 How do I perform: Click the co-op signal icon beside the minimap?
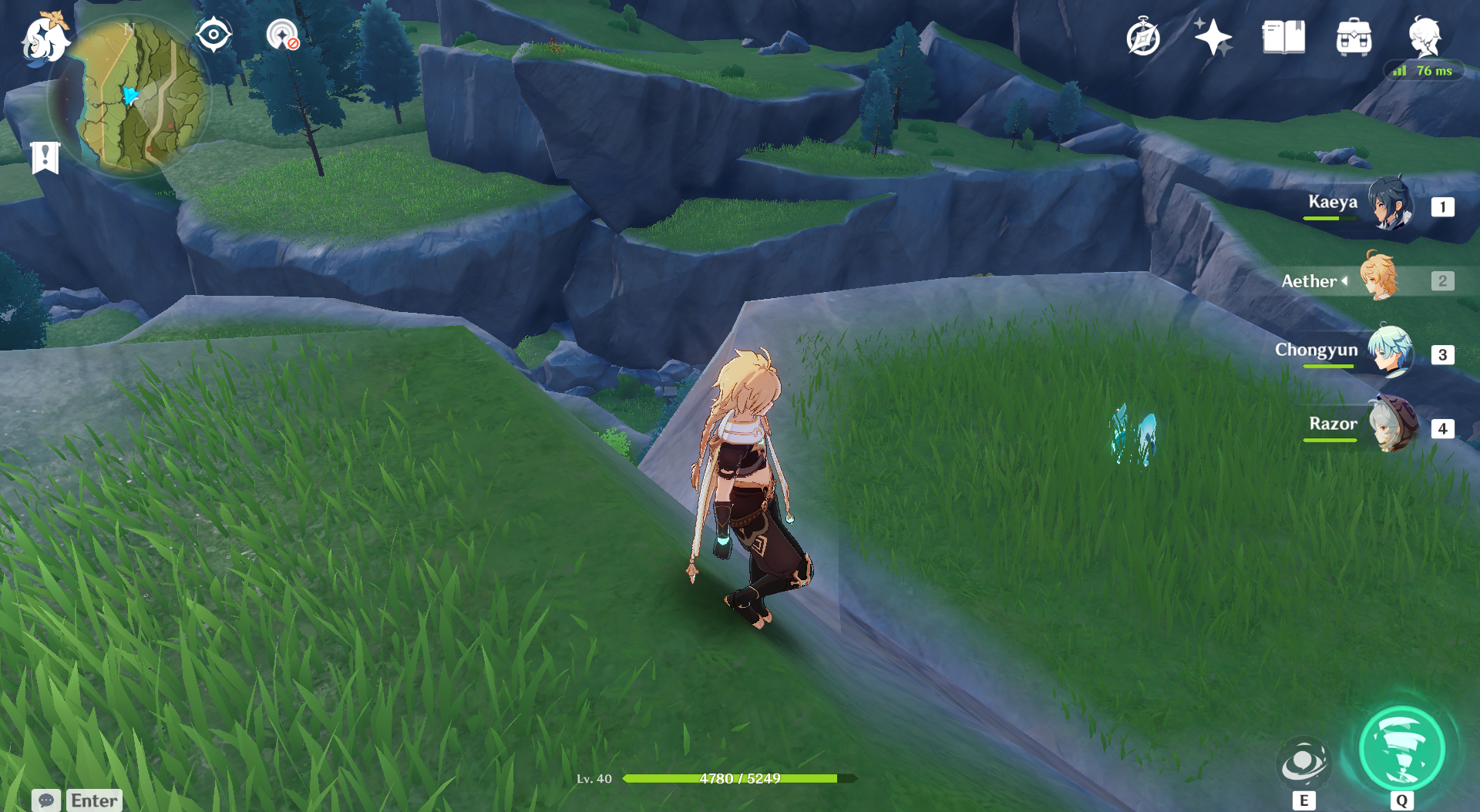point(282,35)
